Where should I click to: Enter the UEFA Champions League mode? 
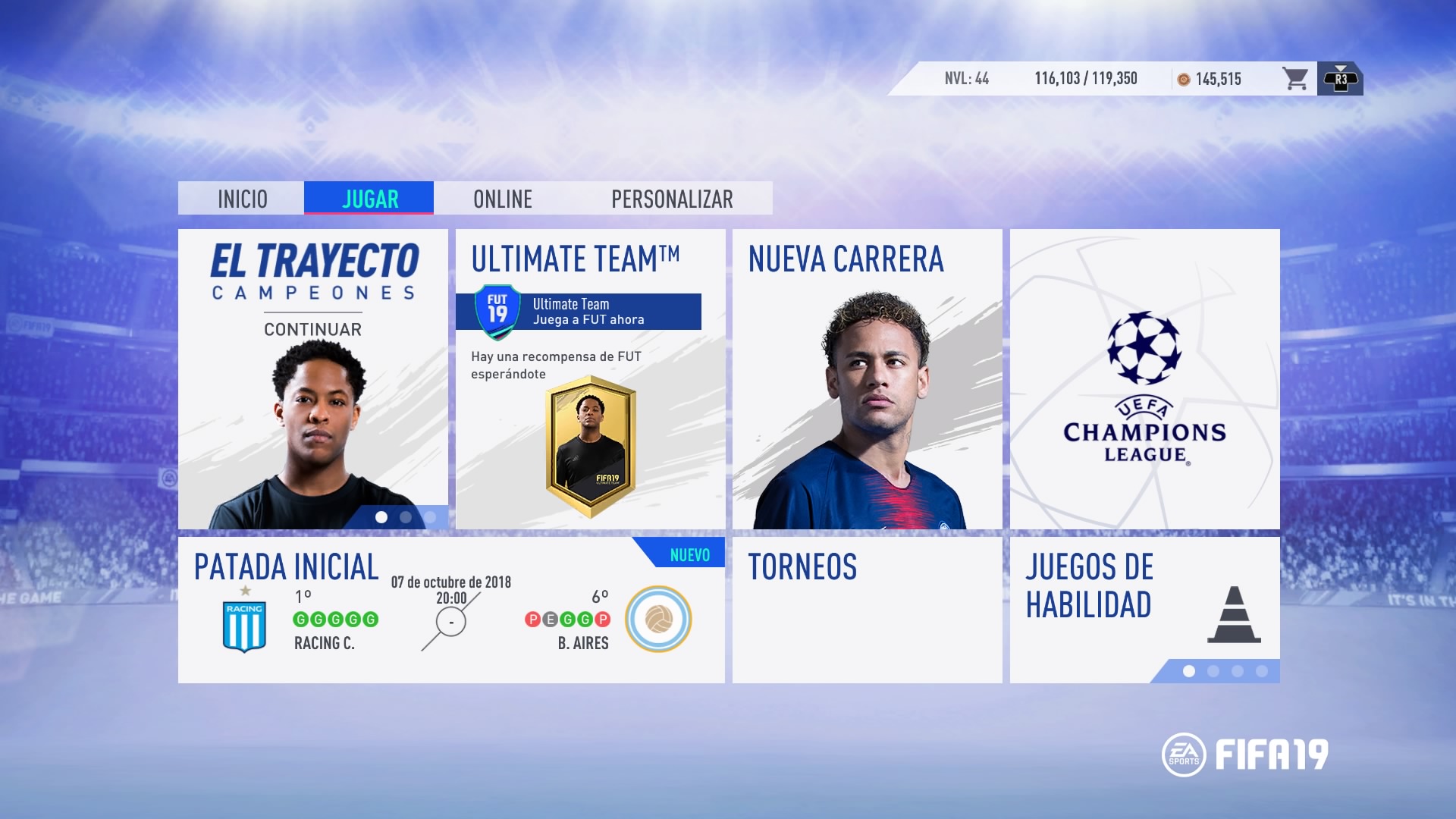pyautogui.click(x=1144, y=379)
